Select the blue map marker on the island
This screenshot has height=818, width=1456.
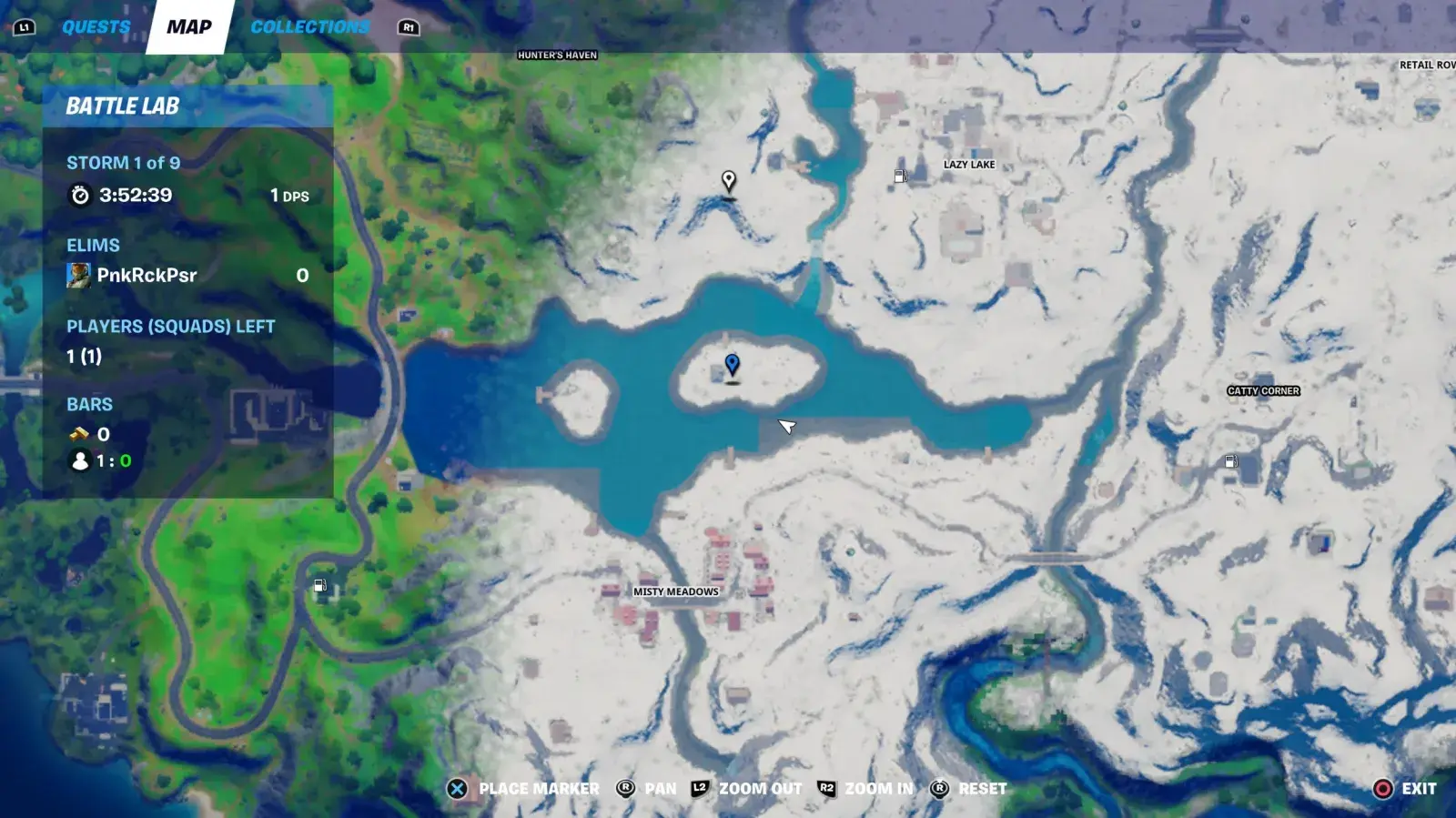click(732, 366)
